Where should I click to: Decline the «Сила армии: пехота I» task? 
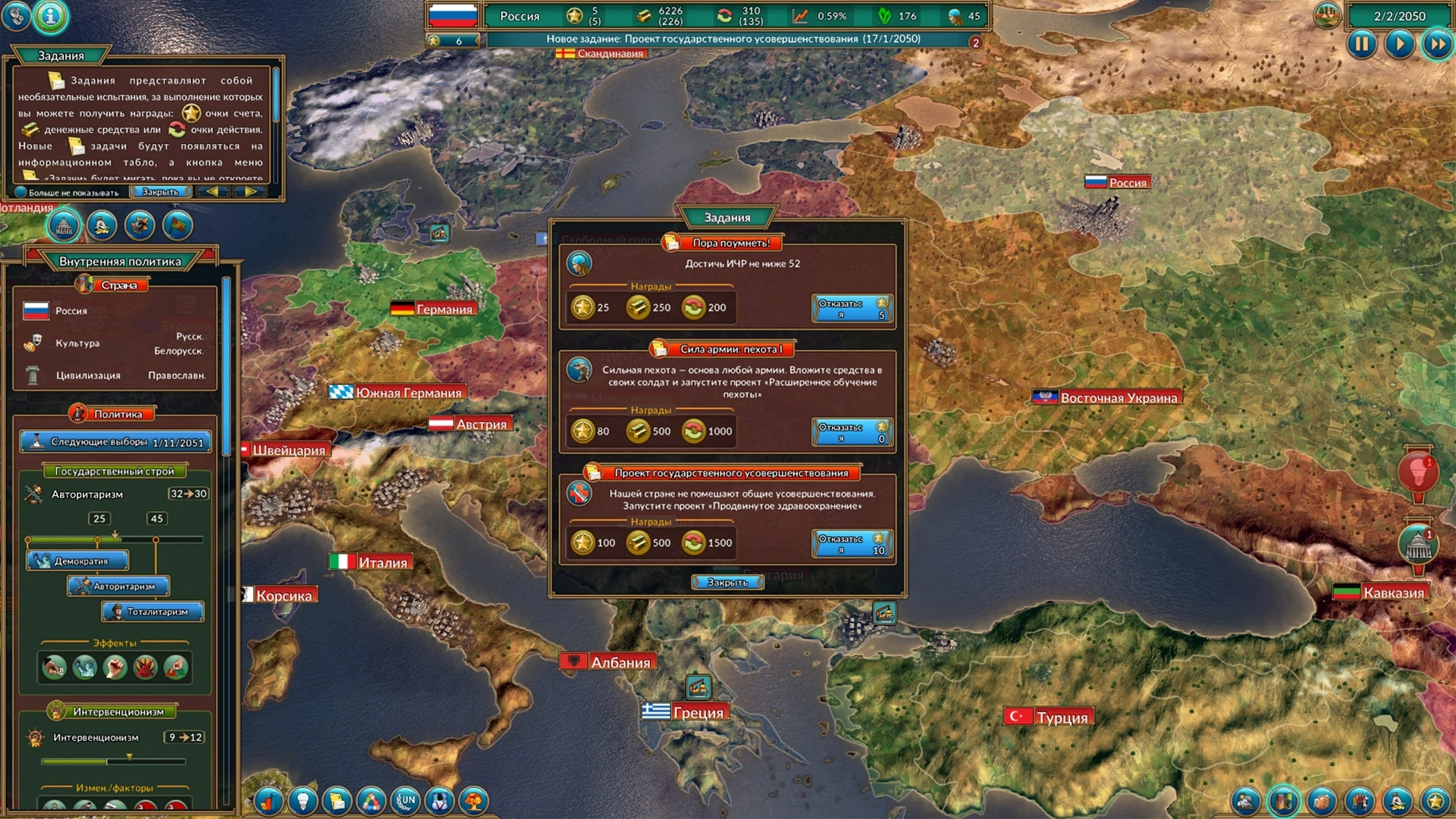[x=852, y=432]
